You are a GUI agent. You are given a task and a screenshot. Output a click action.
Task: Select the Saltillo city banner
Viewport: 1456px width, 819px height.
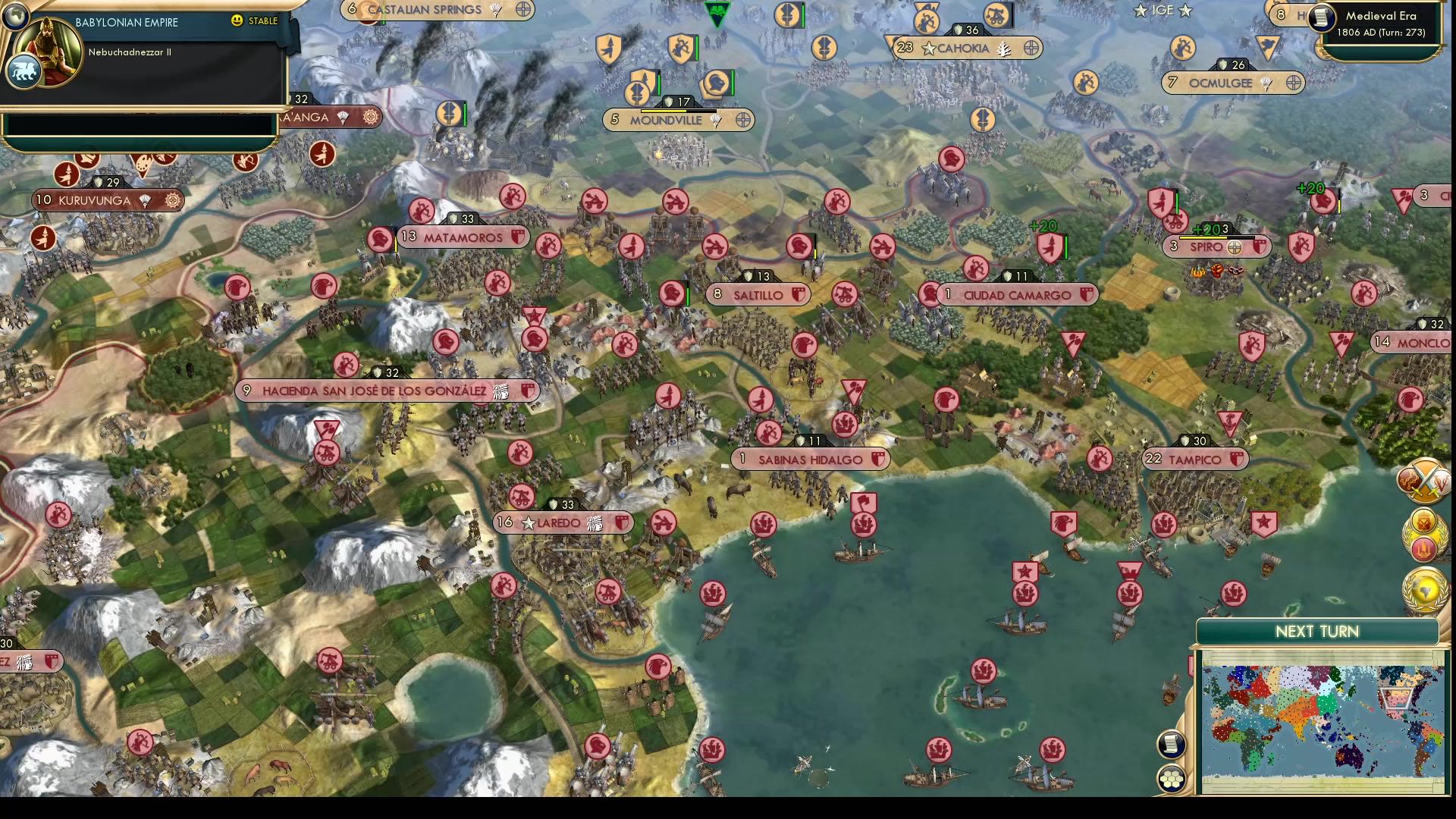758,294
